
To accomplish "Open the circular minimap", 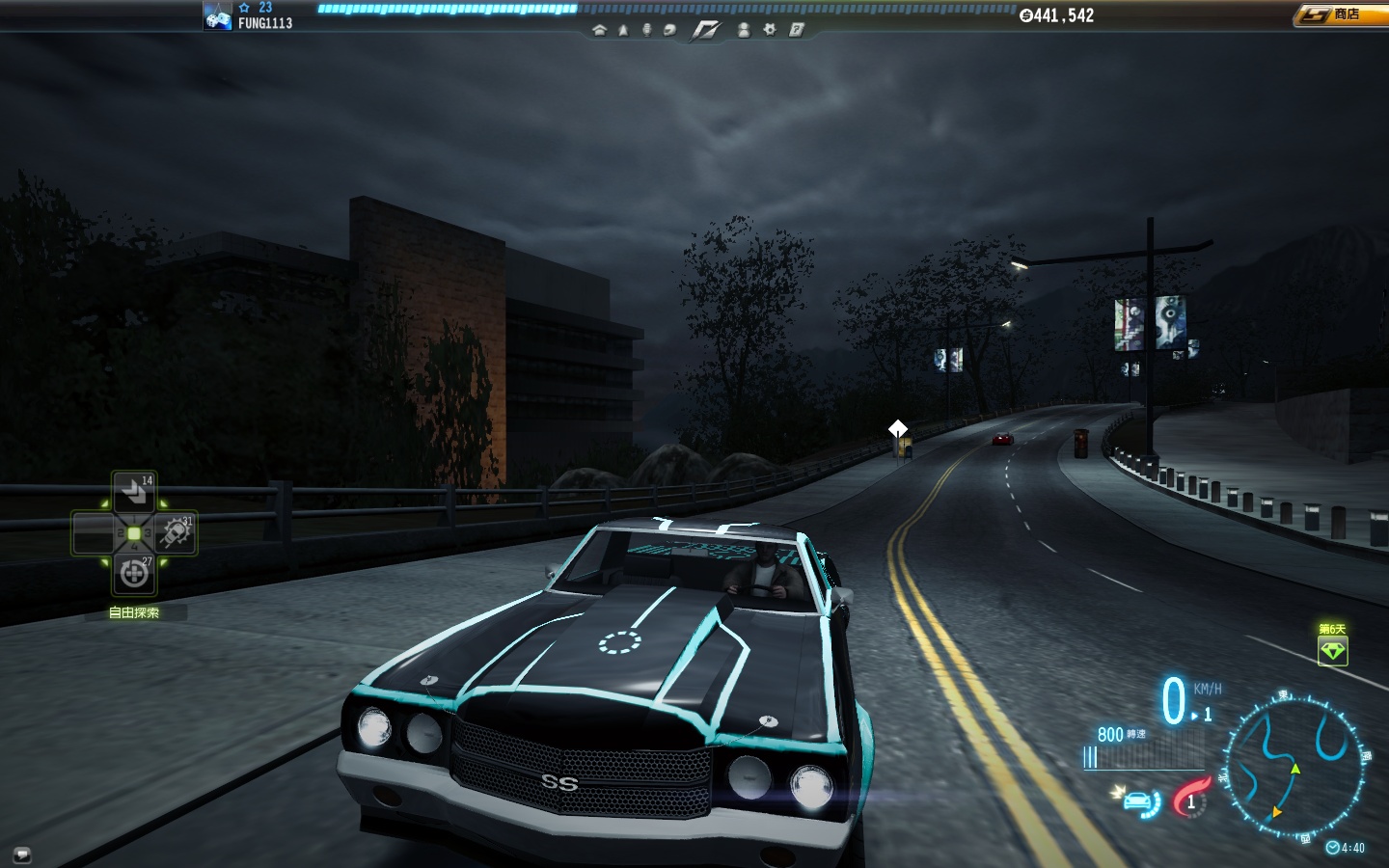I will (x=1296, y=765).
